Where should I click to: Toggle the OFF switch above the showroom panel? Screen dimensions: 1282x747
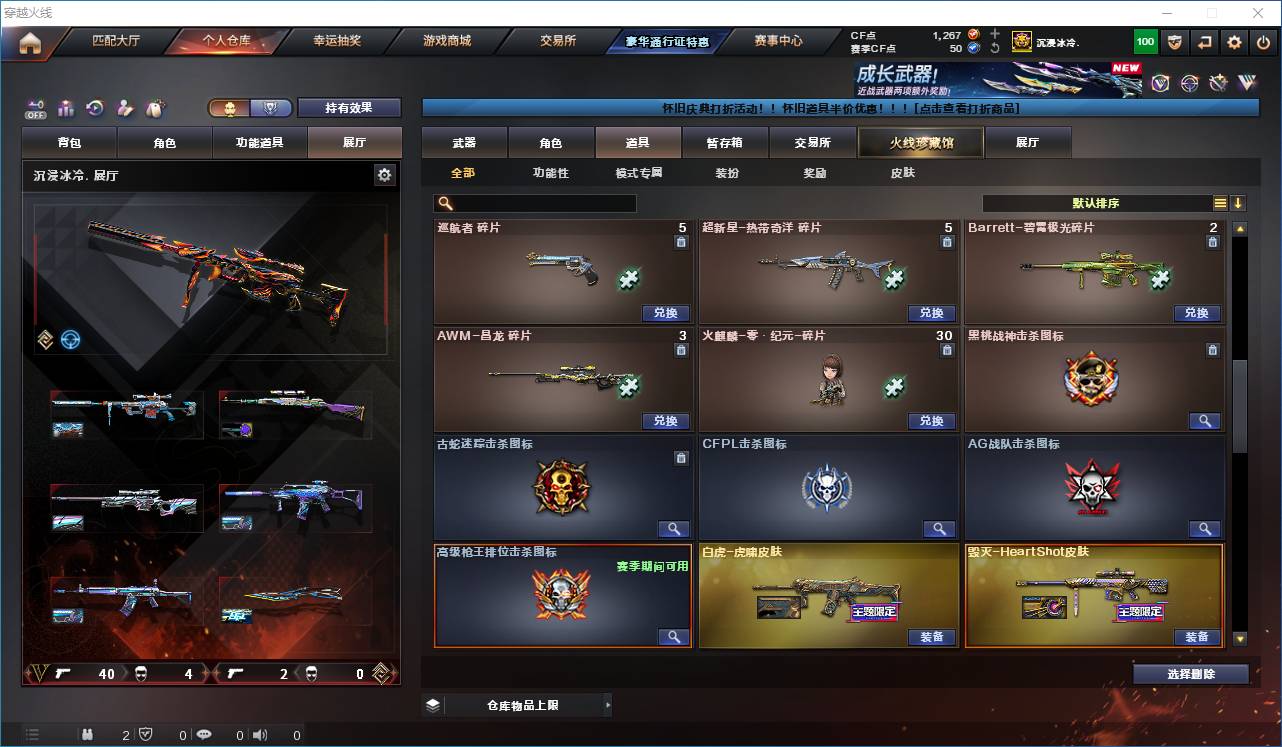36,108
